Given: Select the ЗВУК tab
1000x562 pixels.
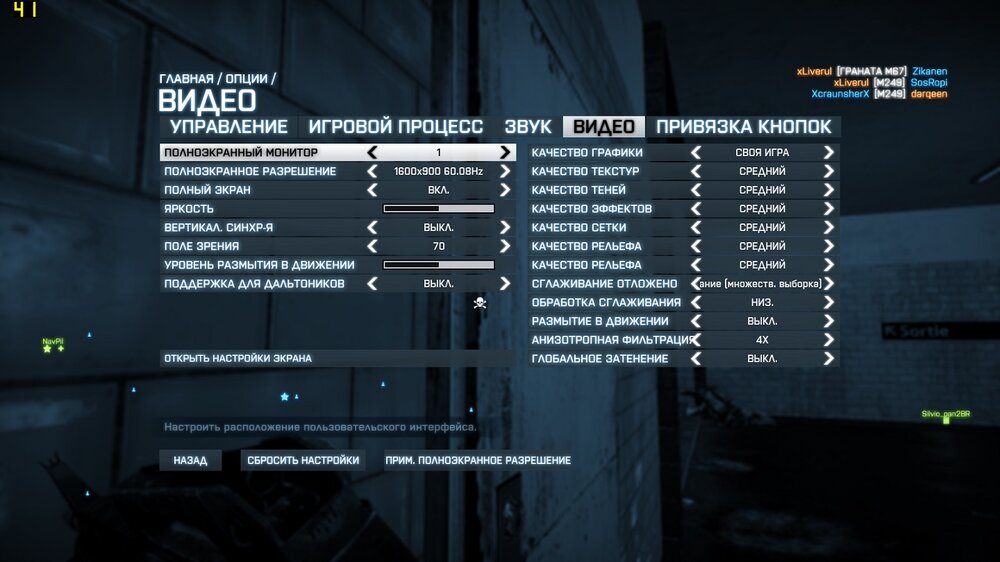Looking at the screenshot, I should (527, 127).
